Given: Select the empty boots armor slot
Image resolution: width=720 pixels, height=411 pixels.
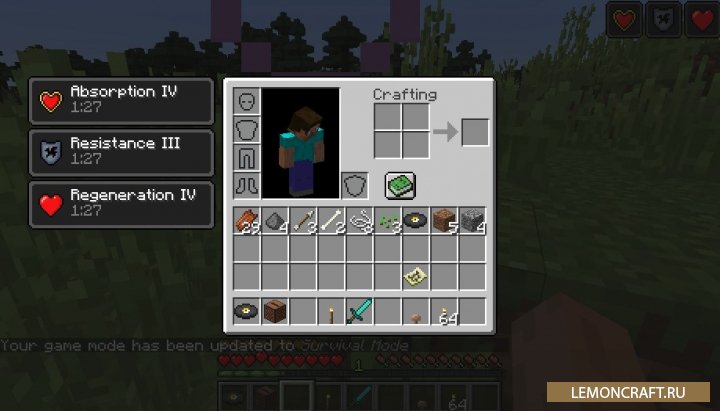Looking at the screenshot, I should 248,186.
